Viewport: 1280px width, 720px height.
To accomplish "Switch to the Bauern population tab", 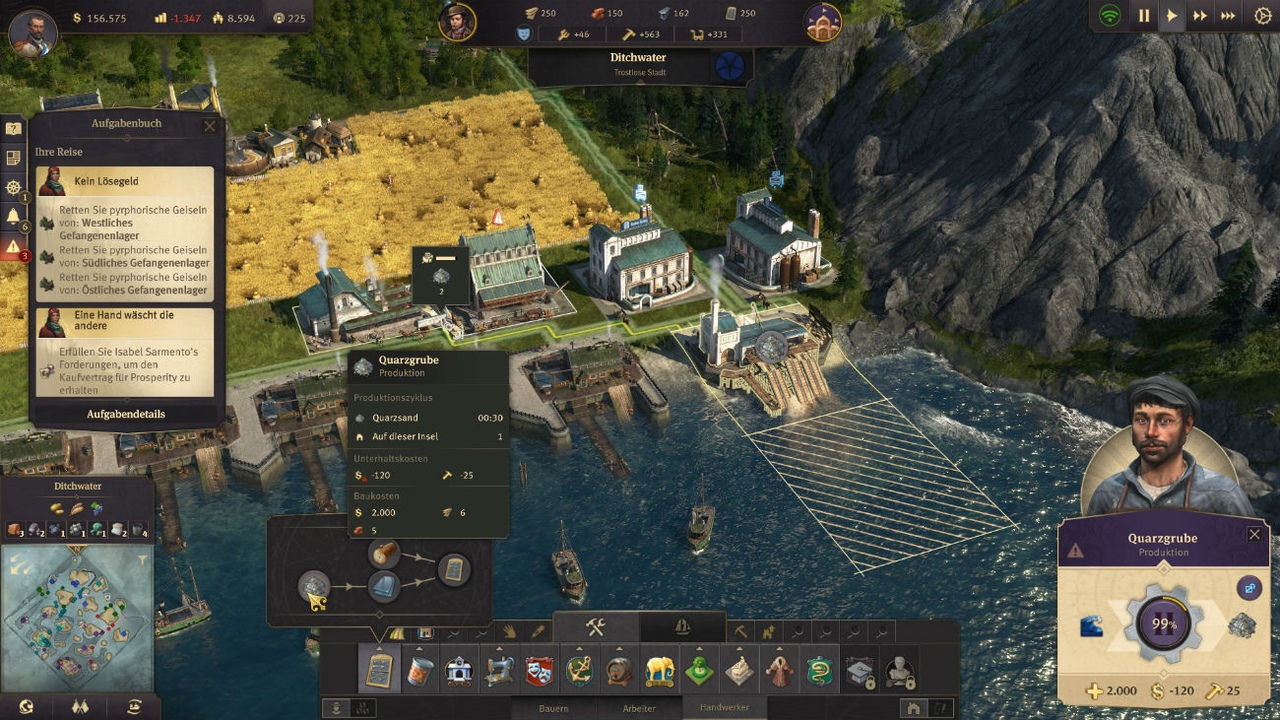I will coord(553,708).
